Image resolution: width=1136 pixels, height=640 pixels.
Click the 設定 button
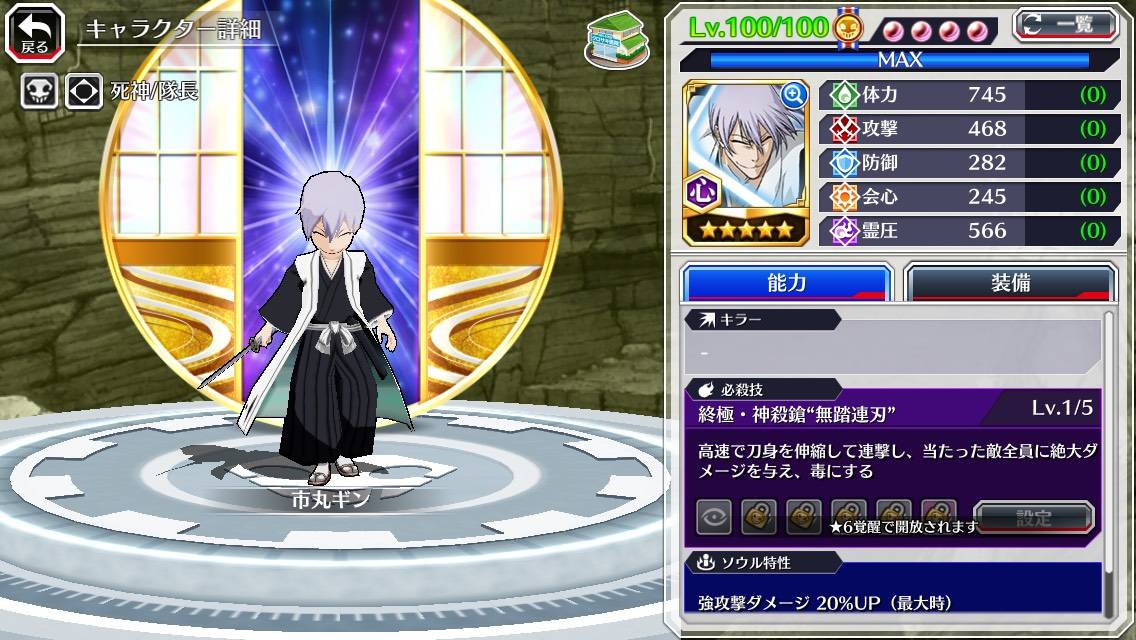point(1034,517)
